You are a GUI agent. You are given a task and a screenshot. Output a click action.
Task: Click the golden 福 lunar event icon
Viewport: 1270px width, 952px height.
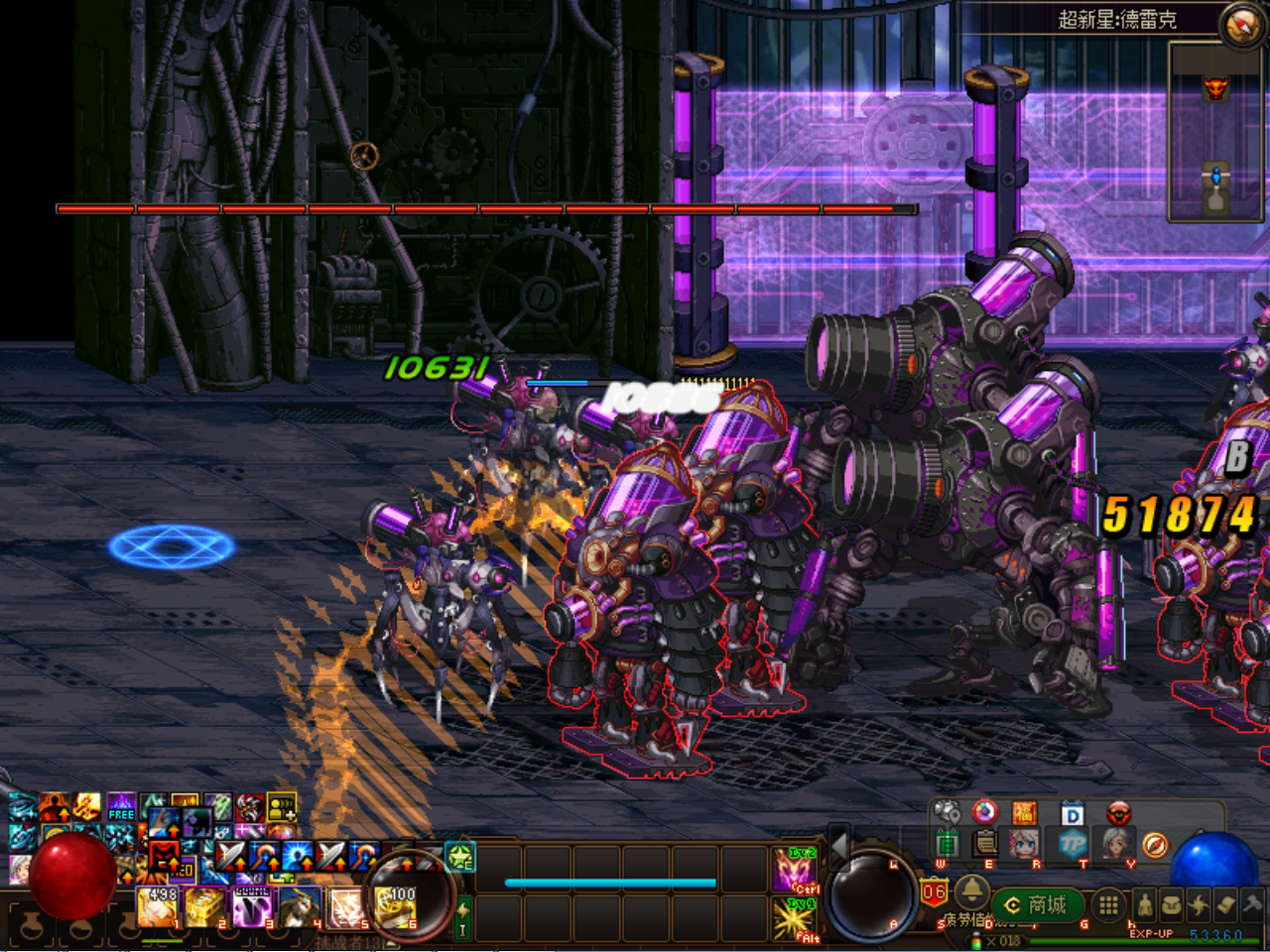coord(1026,813)
